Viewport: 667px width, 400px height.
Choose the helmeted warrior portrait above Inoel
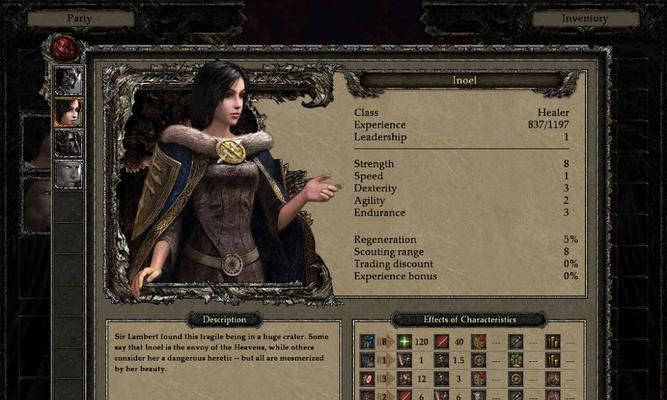click(x=68, y=79)
